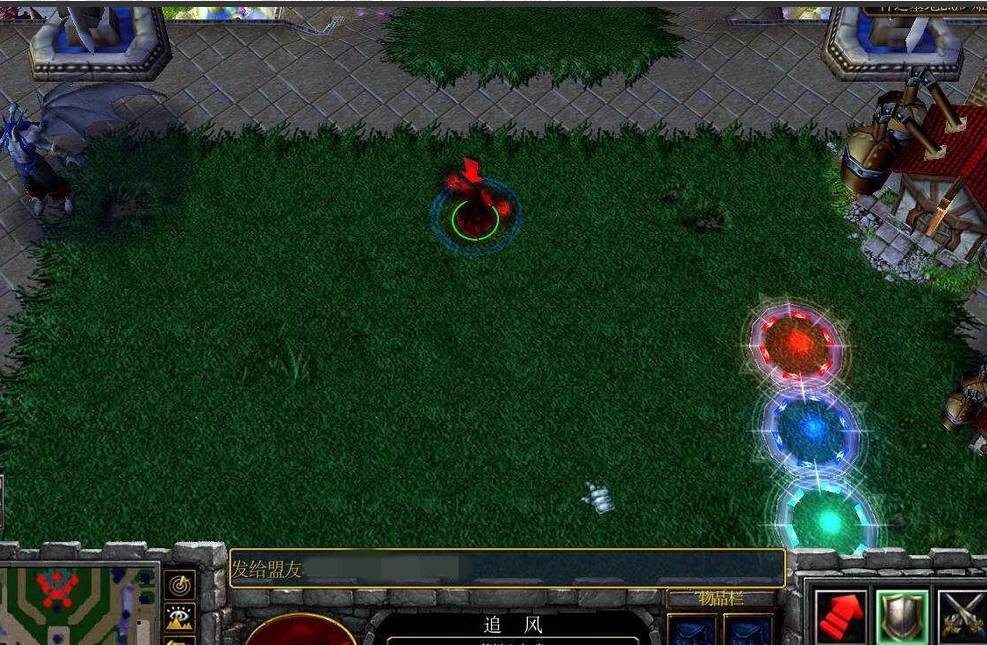Select the shield Hold Position command

902,616
